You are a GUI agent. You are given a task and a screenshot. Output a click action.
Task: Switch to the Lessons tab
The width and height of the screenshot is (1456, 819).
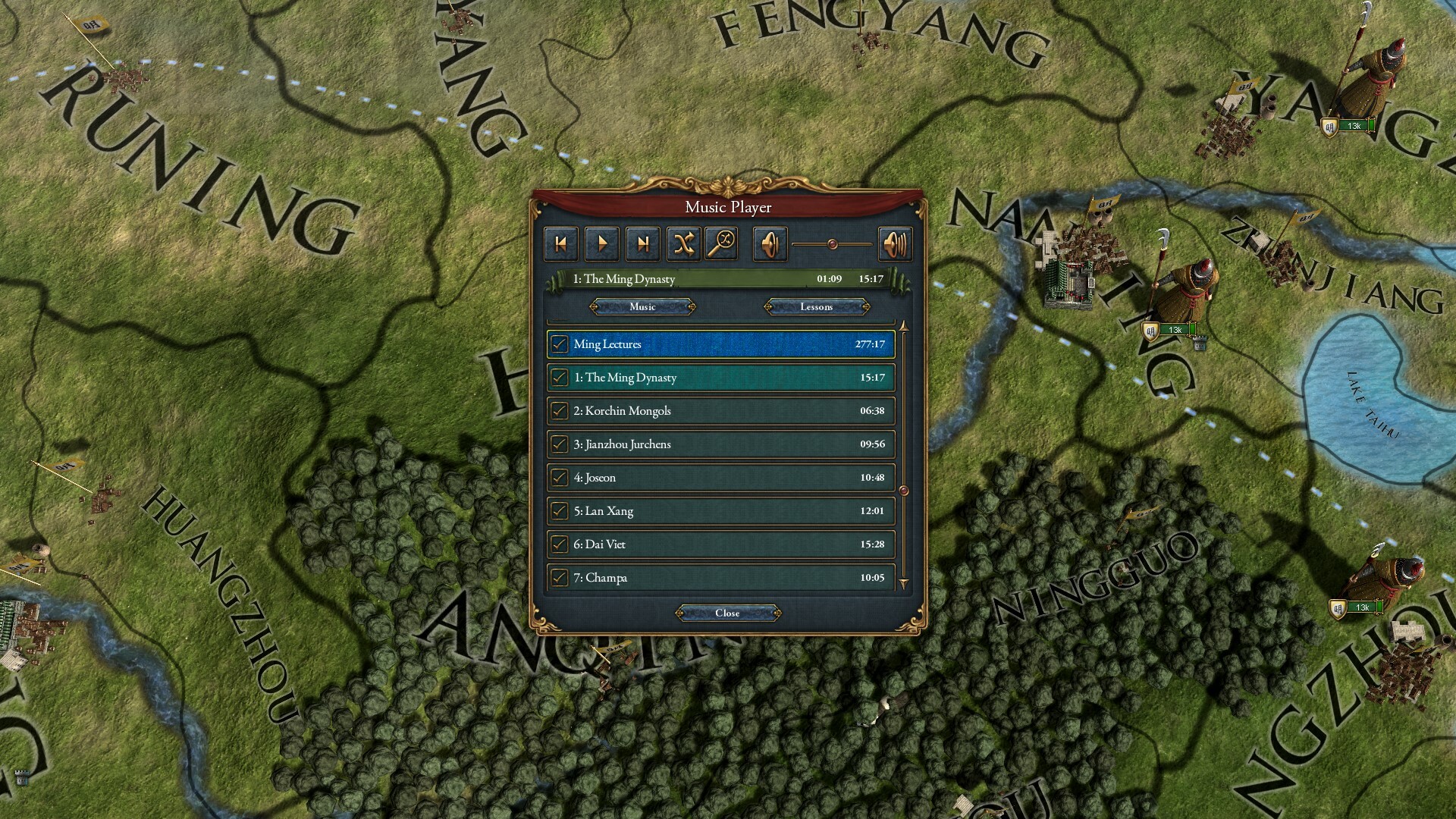(816, 307)
